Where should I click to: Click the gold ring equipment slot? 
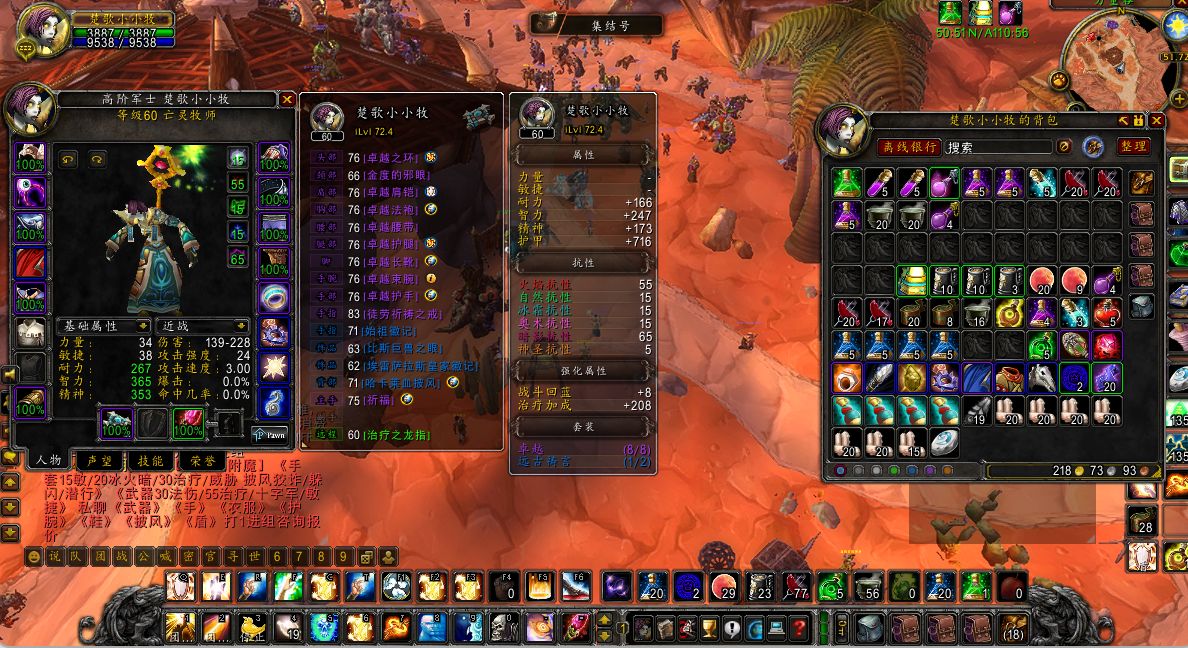click(x=273, y=297)
